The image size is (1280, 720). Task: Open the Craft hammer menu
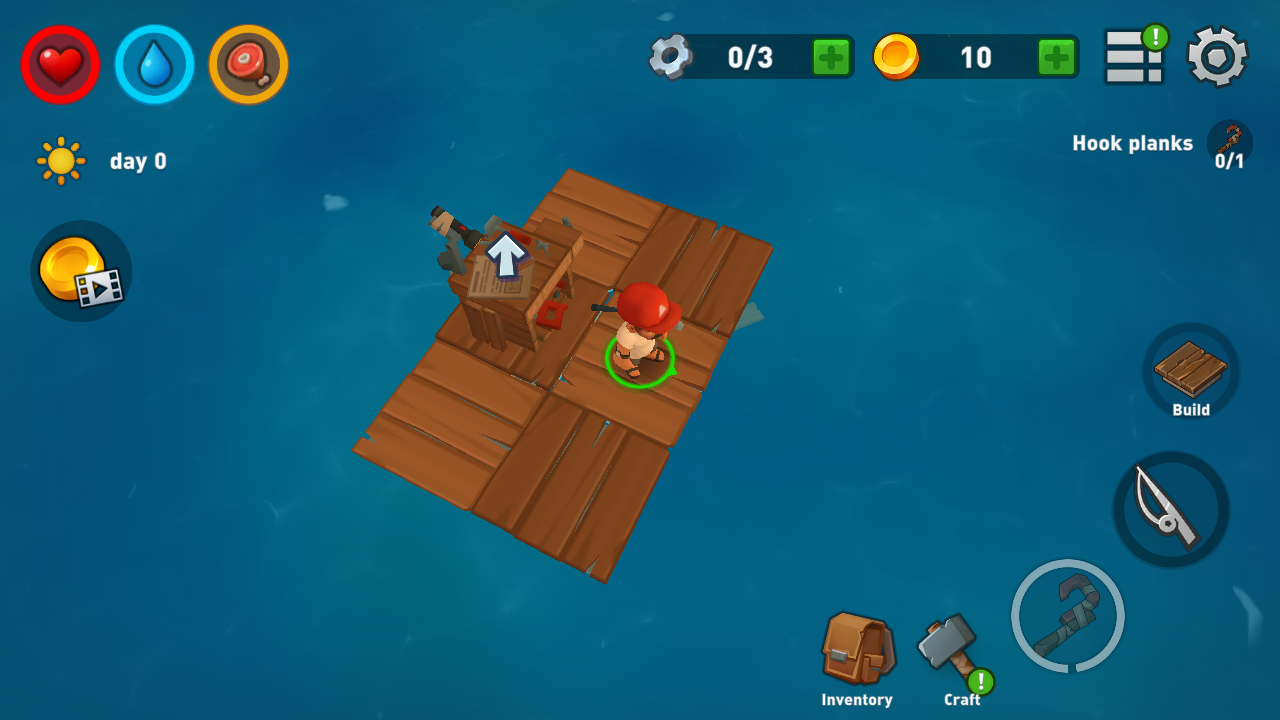click(951, 653)
